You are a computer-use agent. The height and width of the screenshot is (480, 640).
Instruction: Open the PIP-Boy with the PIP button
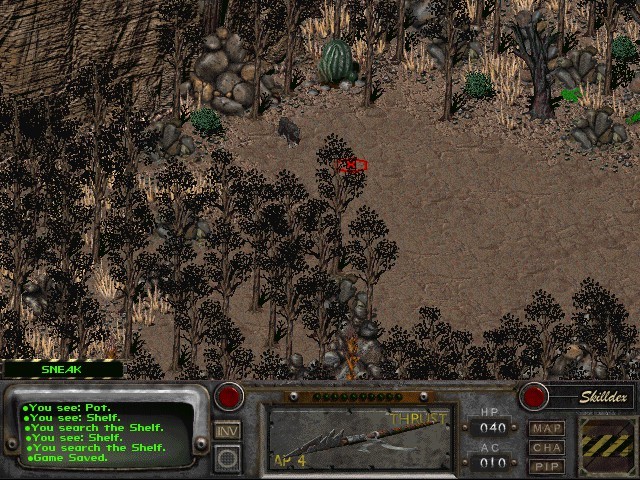[x=547, y=466]
